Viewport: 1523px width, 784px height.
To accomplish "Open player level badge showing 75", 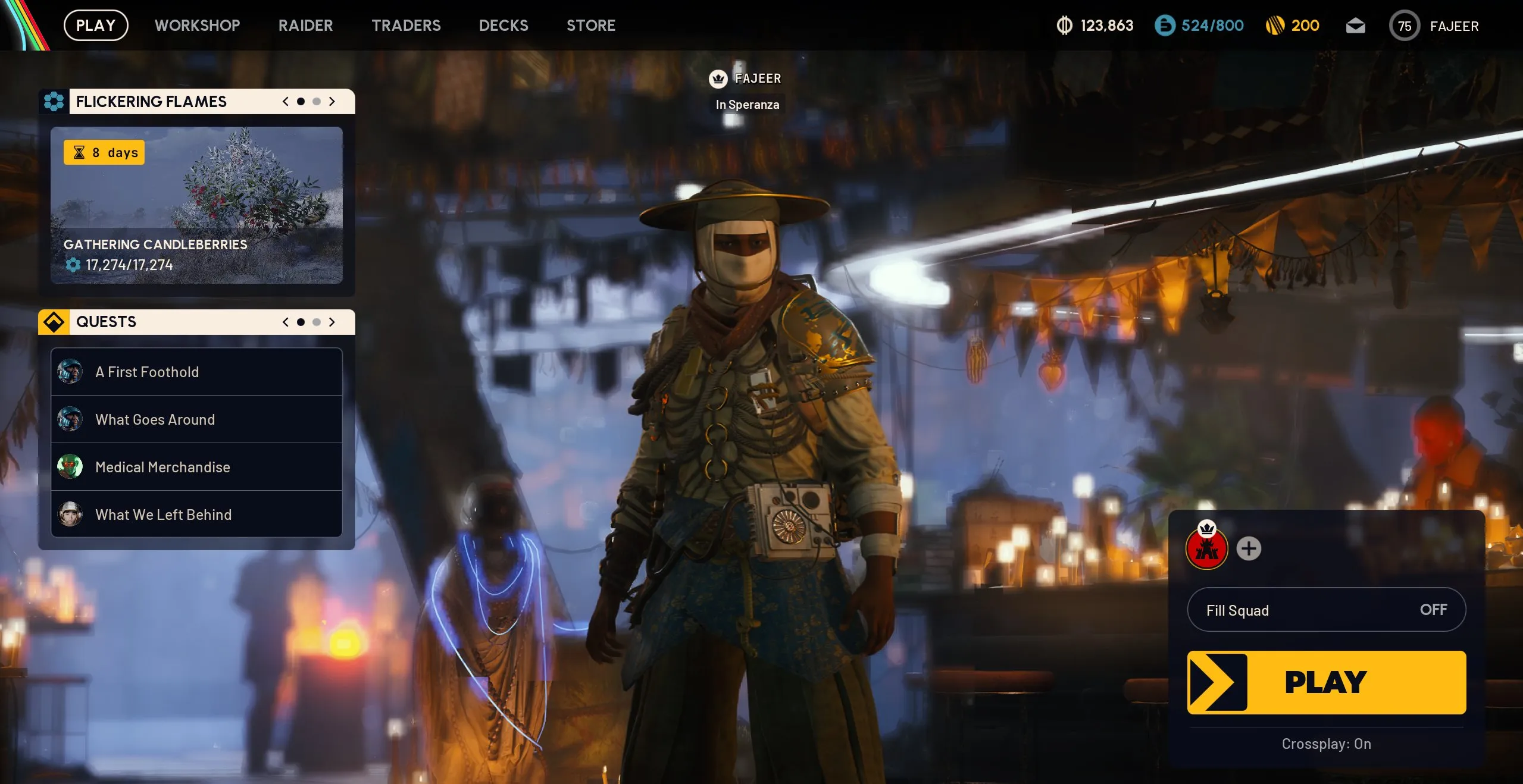I will point(1405,26).
